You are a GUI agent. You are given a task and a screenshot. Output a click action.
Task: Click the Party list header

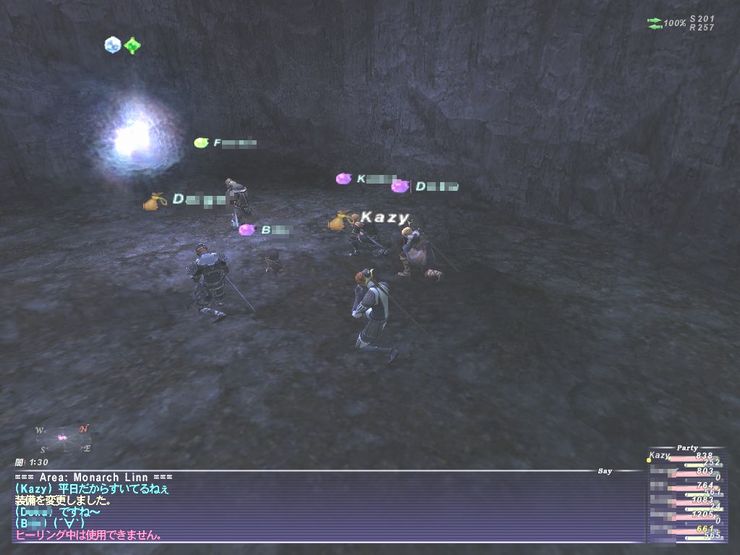[x=689, y=447]
